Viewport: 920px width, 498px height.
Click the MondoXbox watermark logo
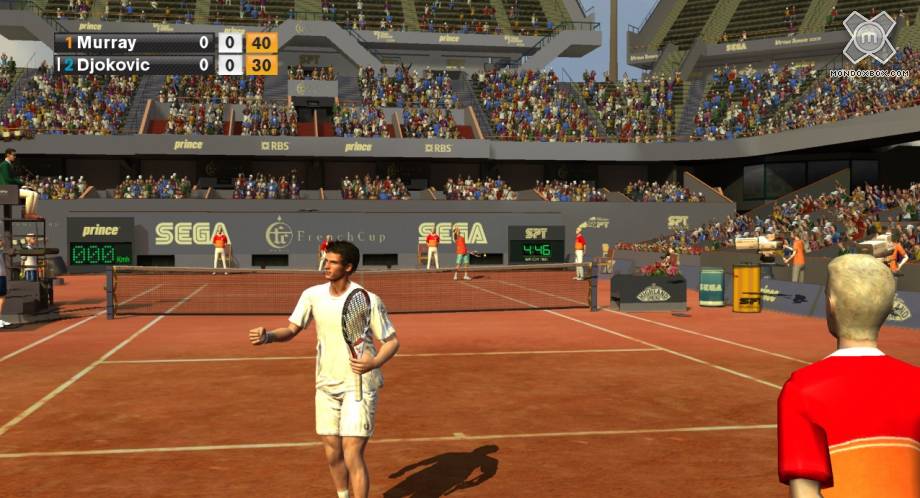[x=868, y=40]
